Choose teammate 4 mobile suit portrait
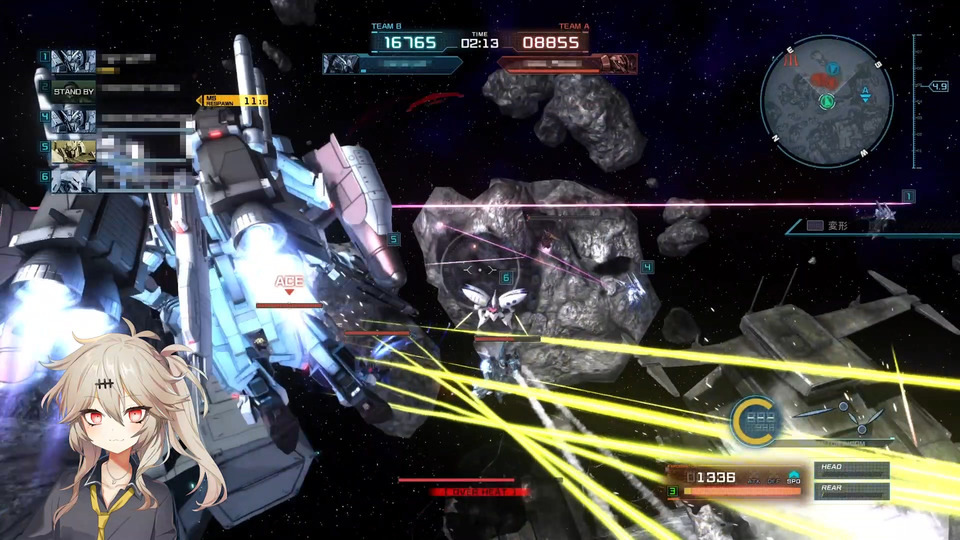This screenshot has height=540, width=960. pyautogui.click(x=73, y=120)
